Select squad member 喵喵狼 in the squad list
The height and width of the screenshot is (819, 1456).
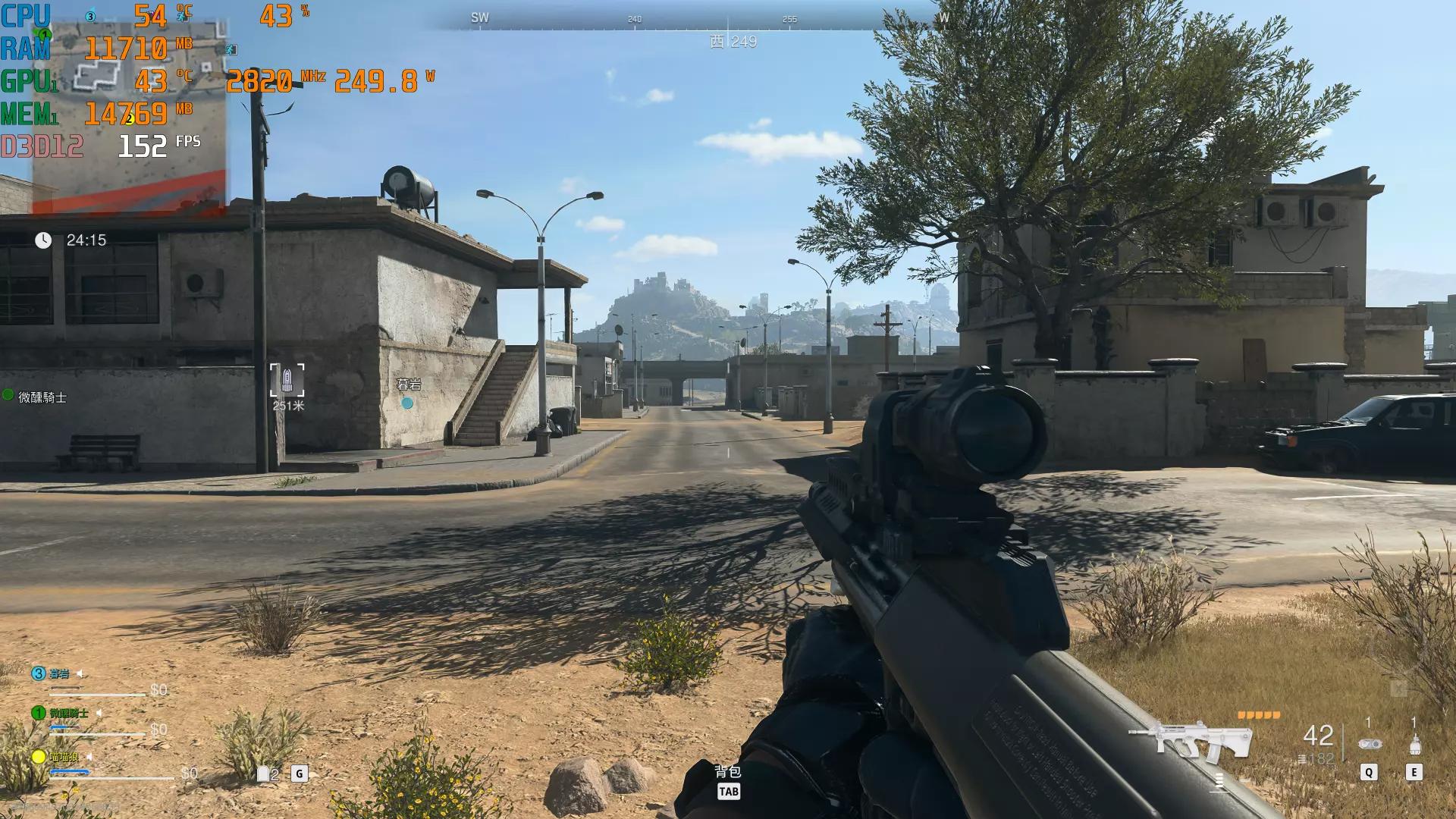coord(64,757)
